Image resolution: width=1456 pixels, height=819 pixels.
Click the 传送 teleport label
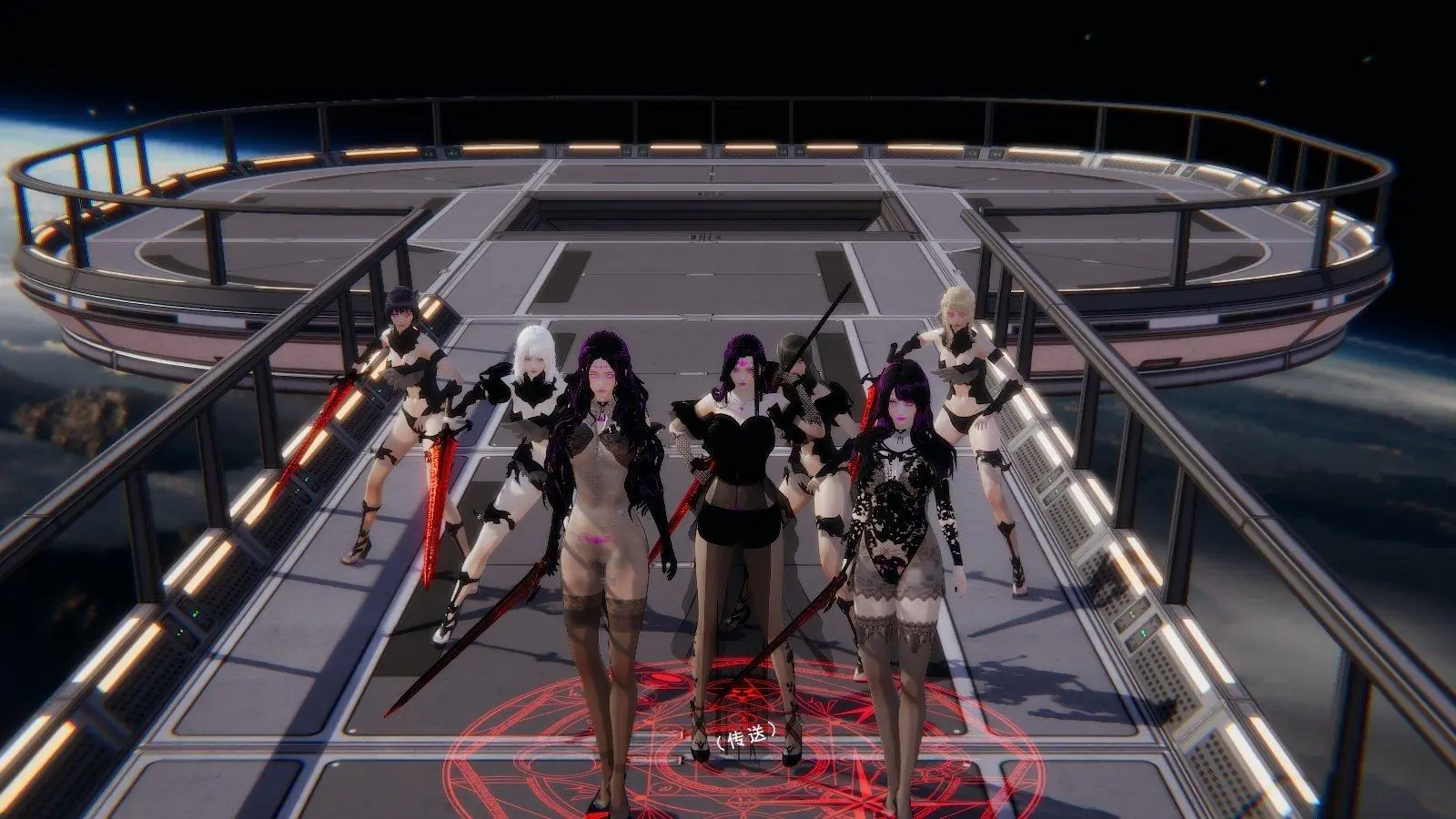click(744, 737)
